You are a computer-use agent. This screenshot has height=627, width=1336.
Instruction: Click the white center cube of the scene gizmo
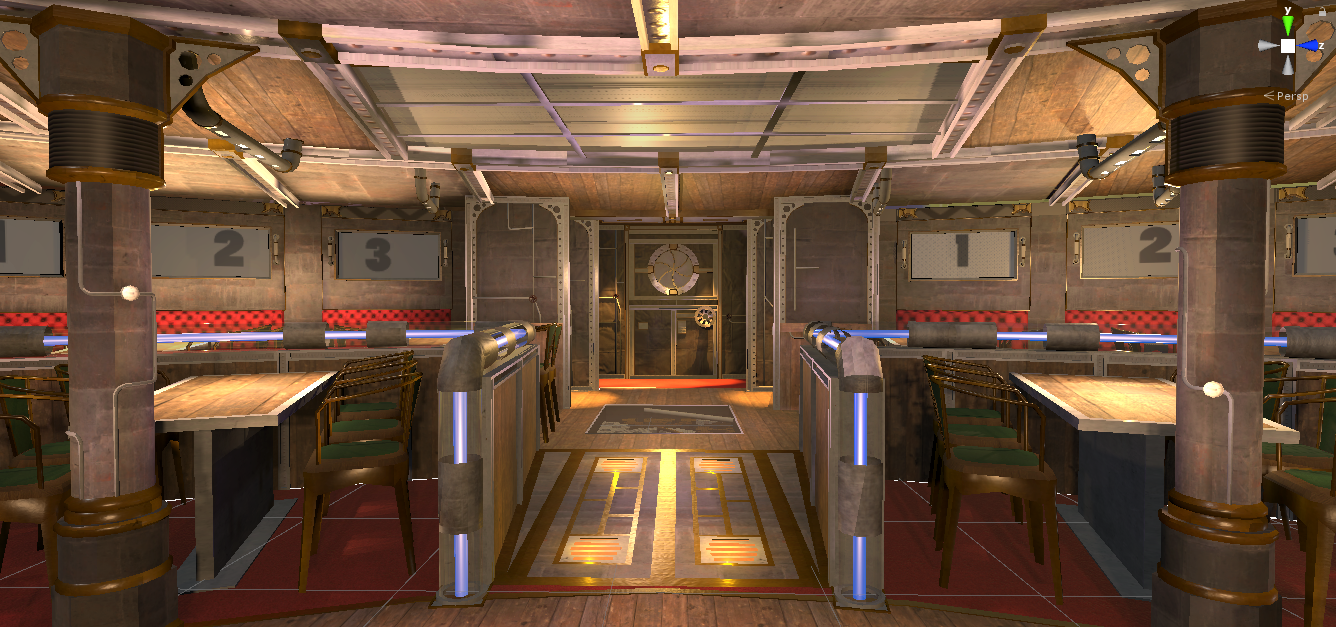tap(1288, 46)
